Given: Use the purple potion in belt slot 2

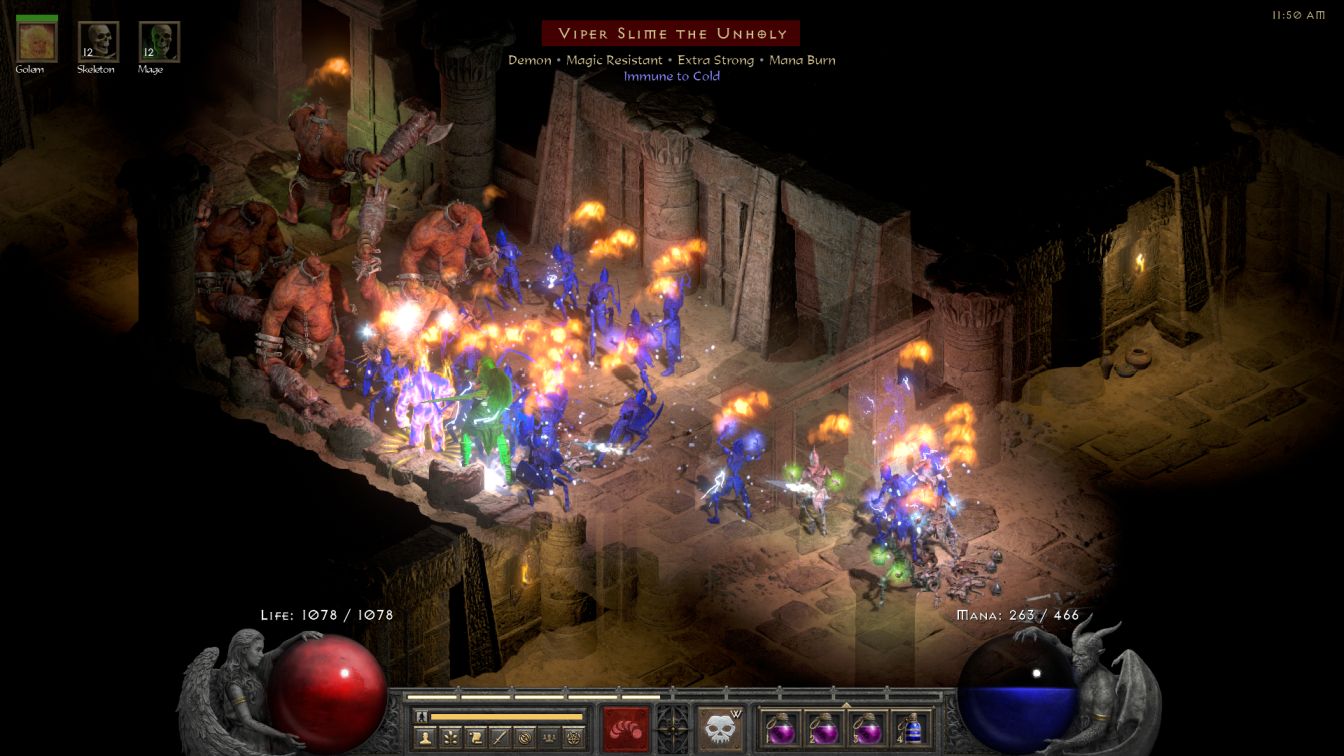Looking at the screenshot, I should pos(822,728).
